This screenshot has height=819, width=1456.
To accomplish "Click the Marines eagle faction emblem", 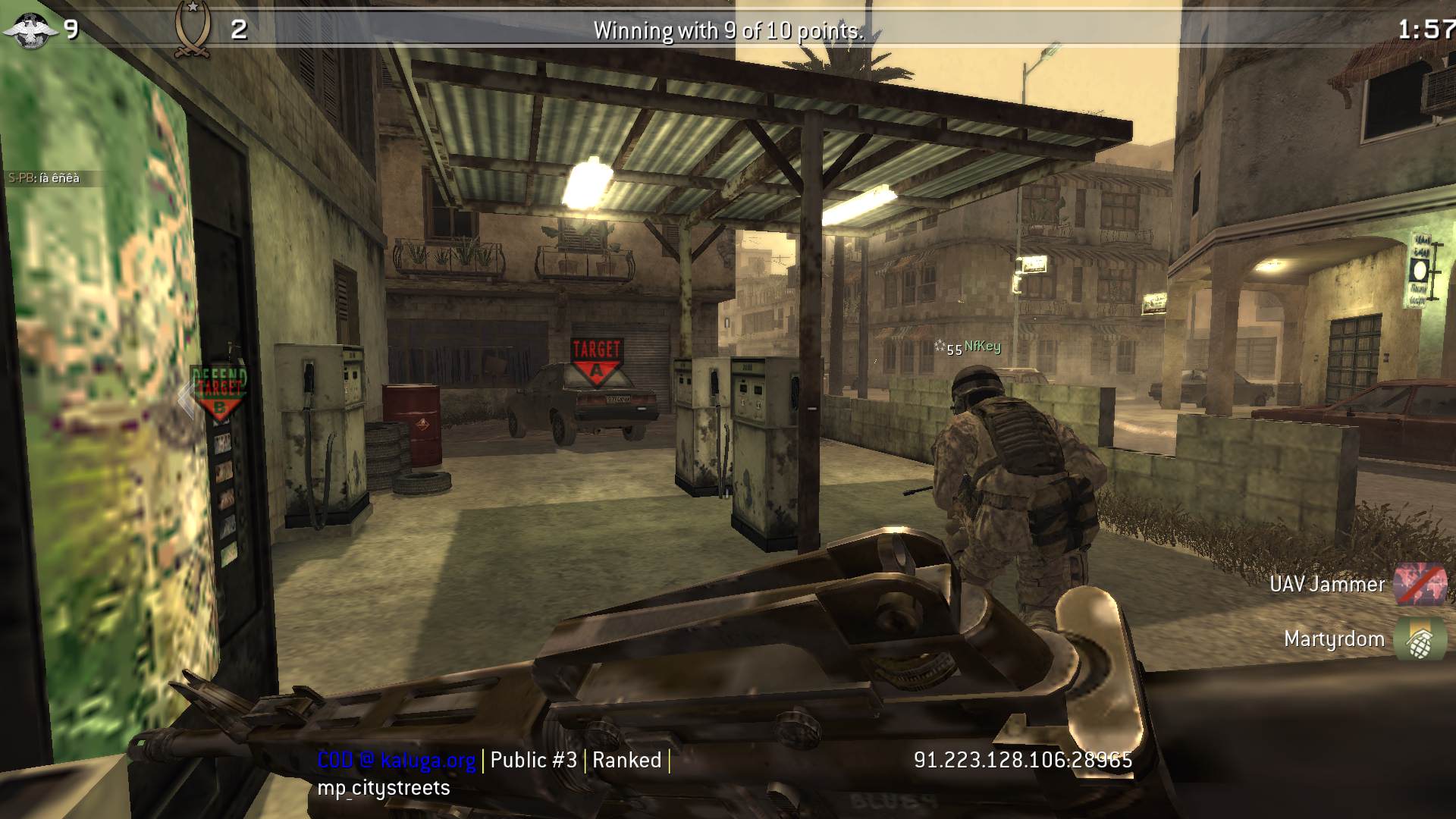I will tap(29, 30).
